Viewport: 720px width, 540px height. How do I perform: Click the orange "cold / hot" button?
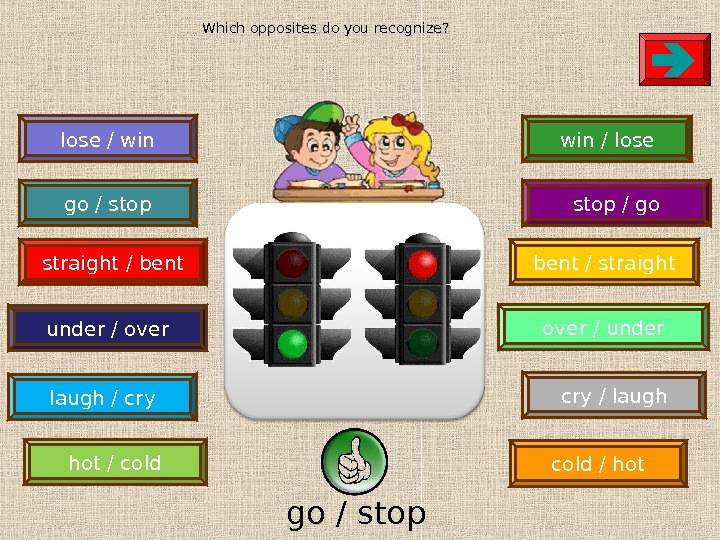point(598,464)
